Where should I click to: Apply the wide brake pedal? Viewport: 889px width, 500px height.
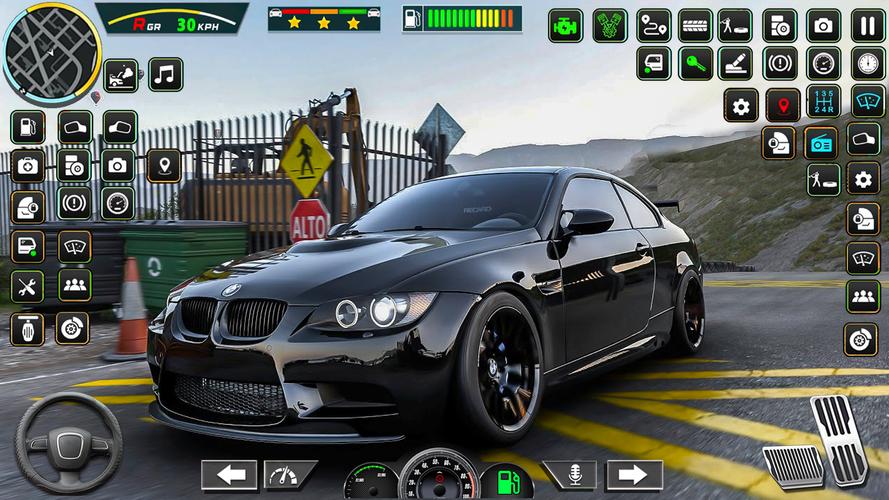792,464
